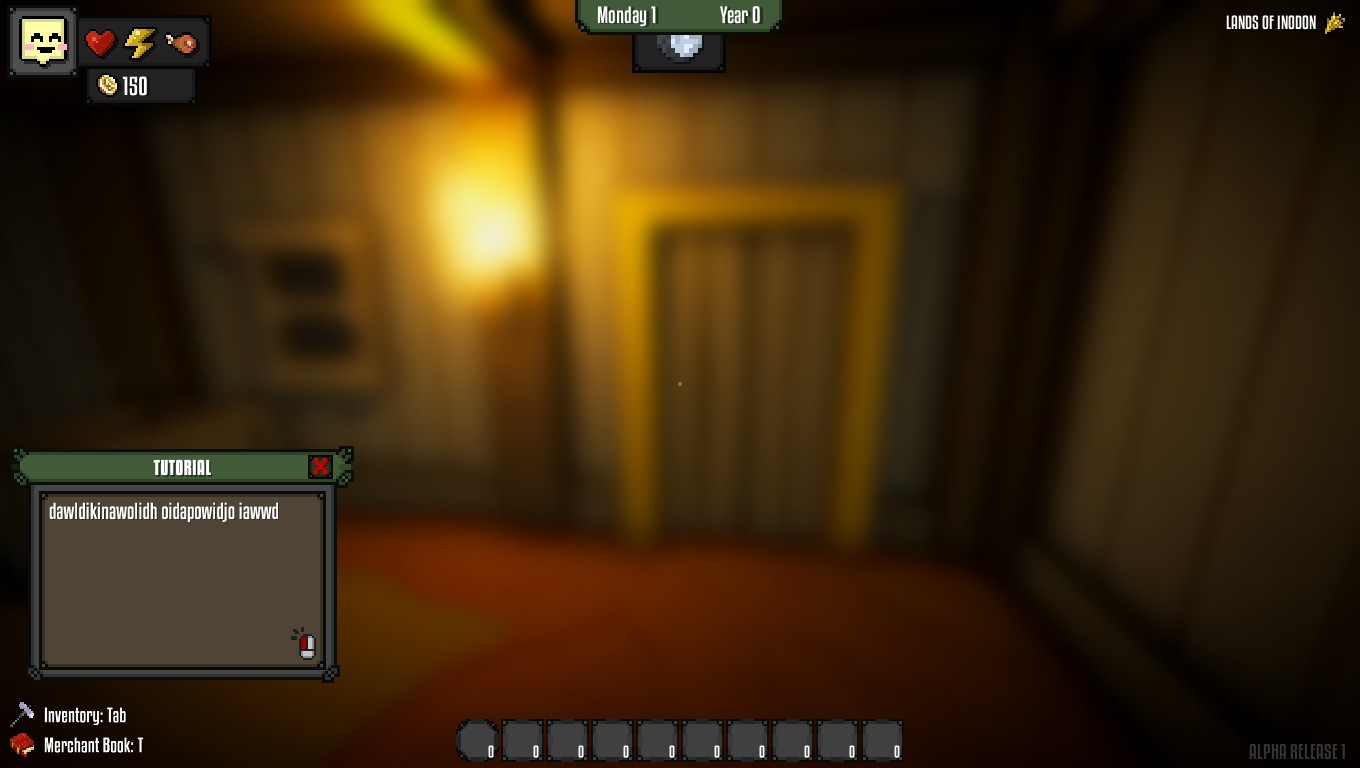Click the lightning energy icon

click(x=140, y=41)
